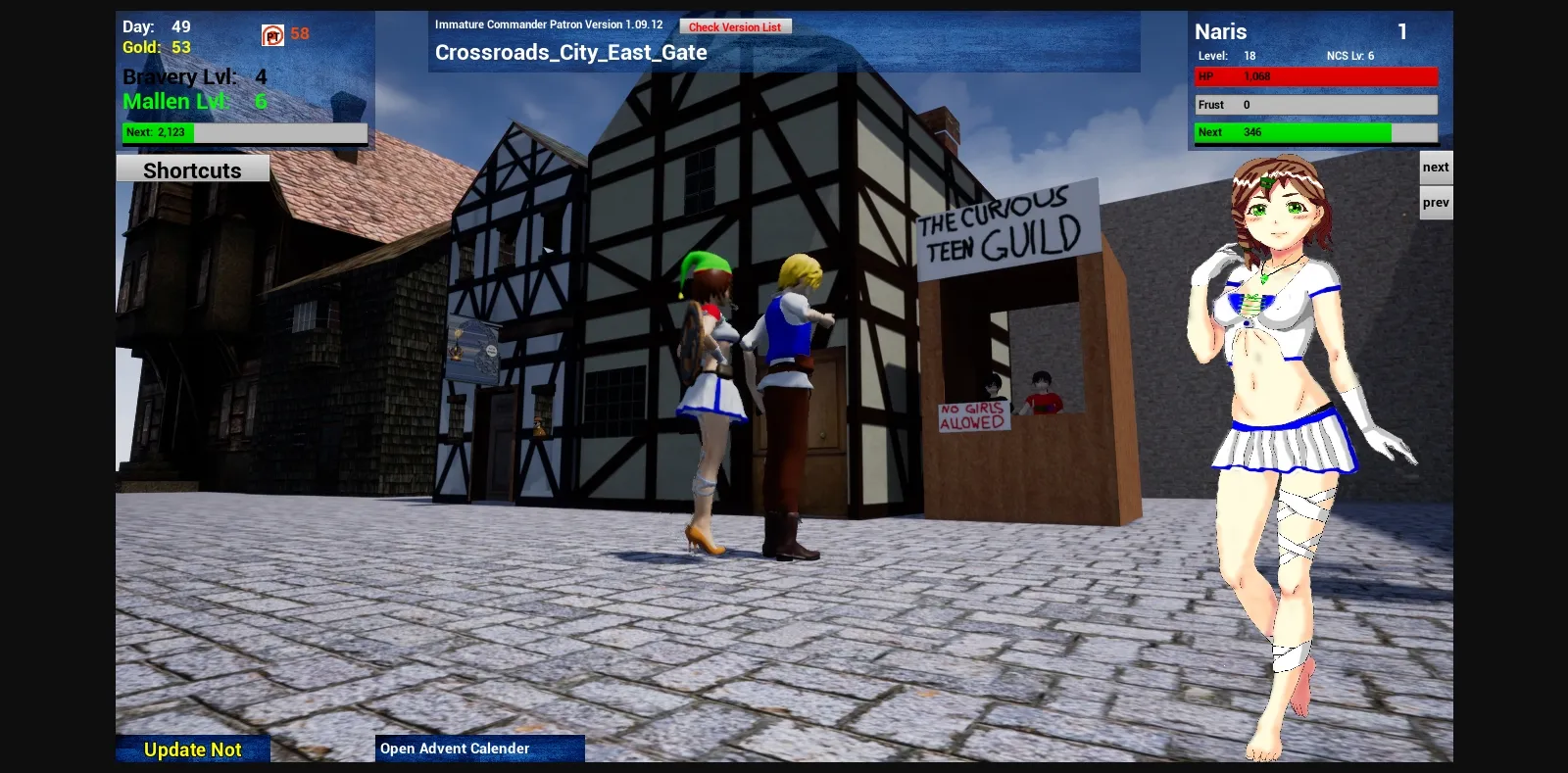
Task: Click the red Check Version List button
Action: (x=735, y=26)
